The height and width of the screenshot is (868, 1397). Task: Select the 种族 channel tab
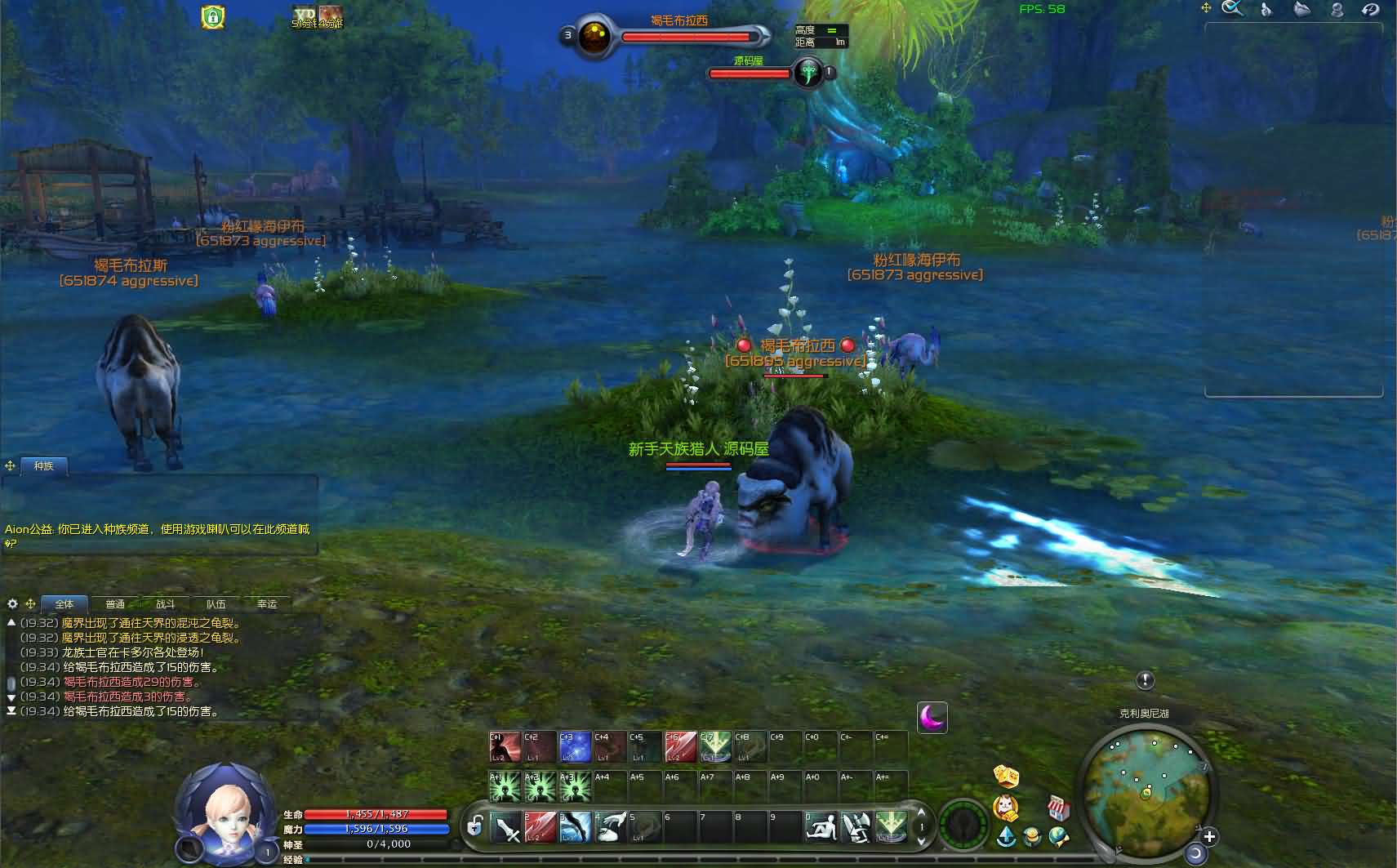(43, 466)
